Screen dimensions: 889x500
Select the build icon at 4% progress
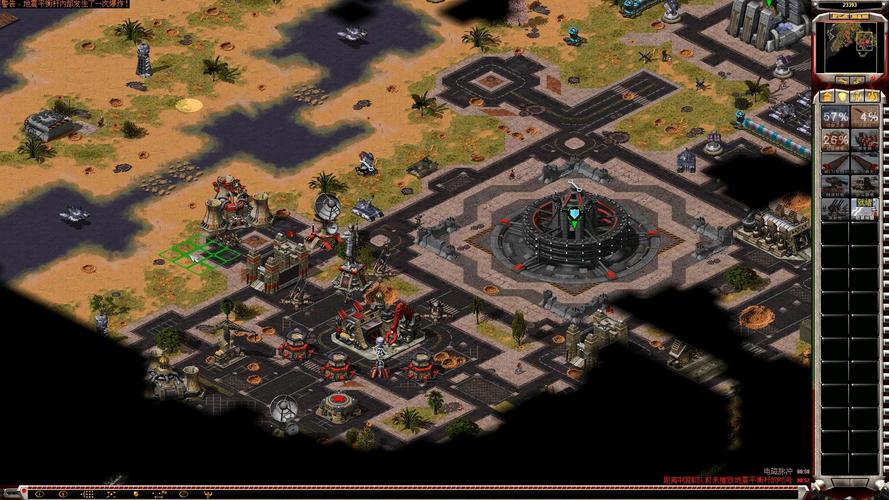(865, 116)
